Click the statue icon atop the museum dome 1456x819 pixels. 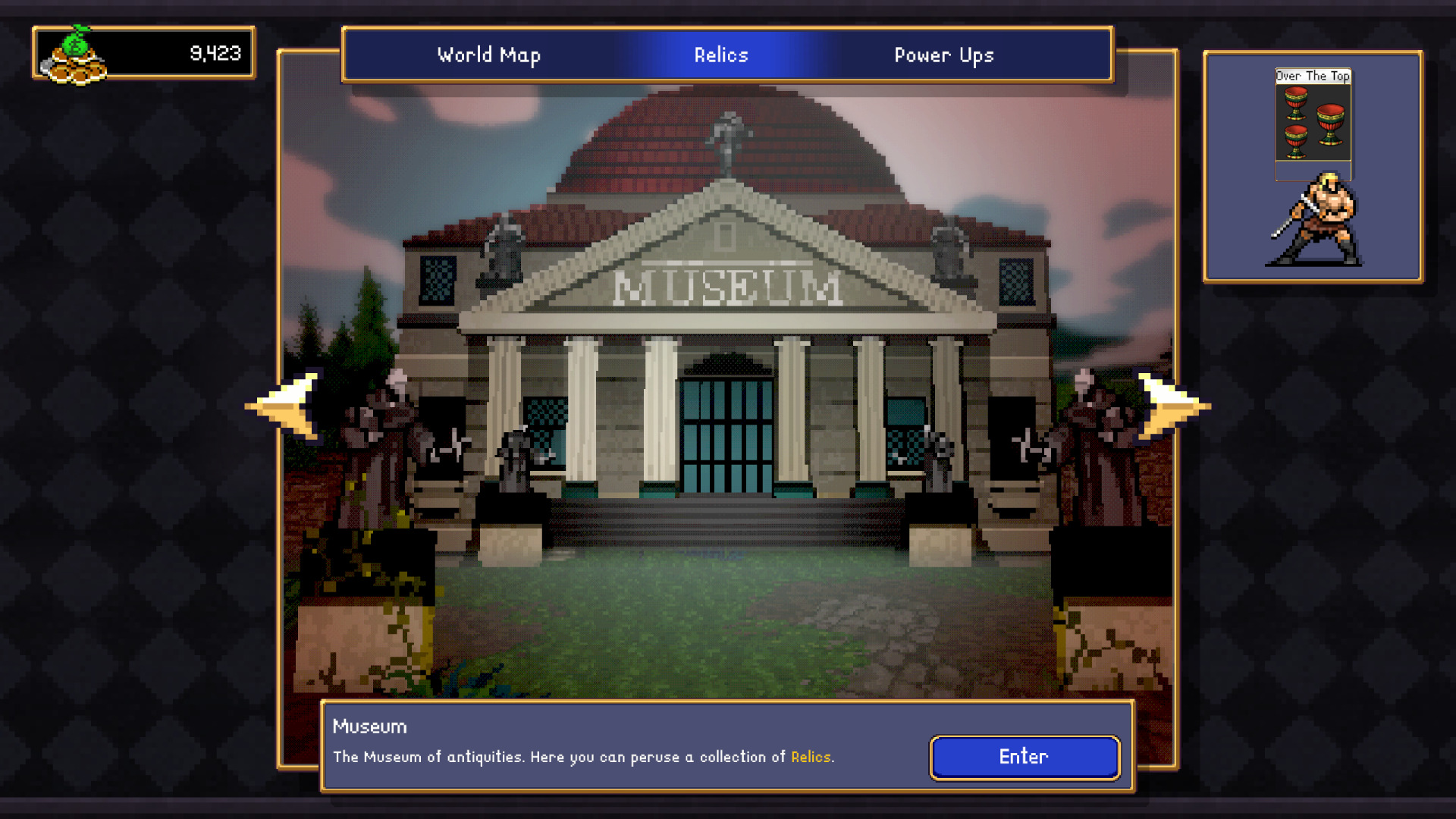pos(728,133)
